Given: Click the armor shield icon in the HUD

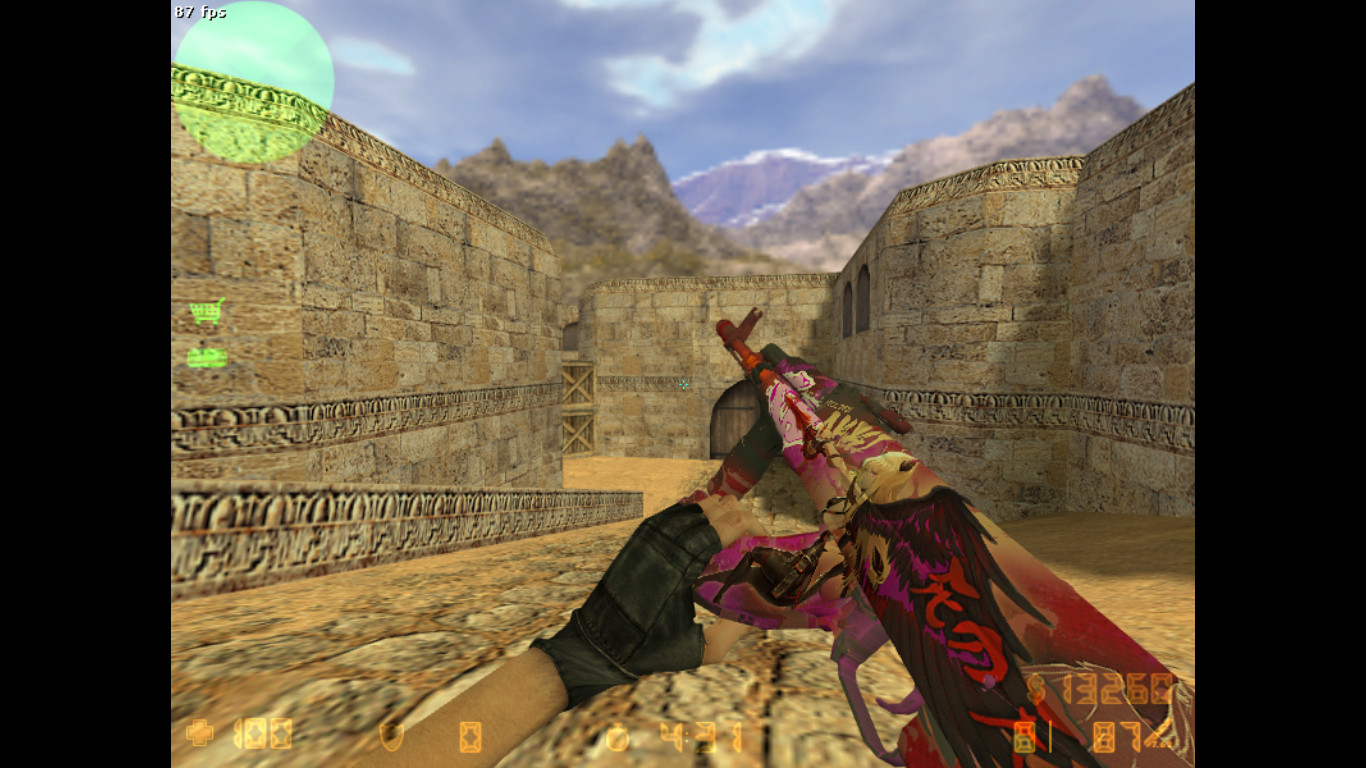Looking at the screenshot, I should point(390,738).
